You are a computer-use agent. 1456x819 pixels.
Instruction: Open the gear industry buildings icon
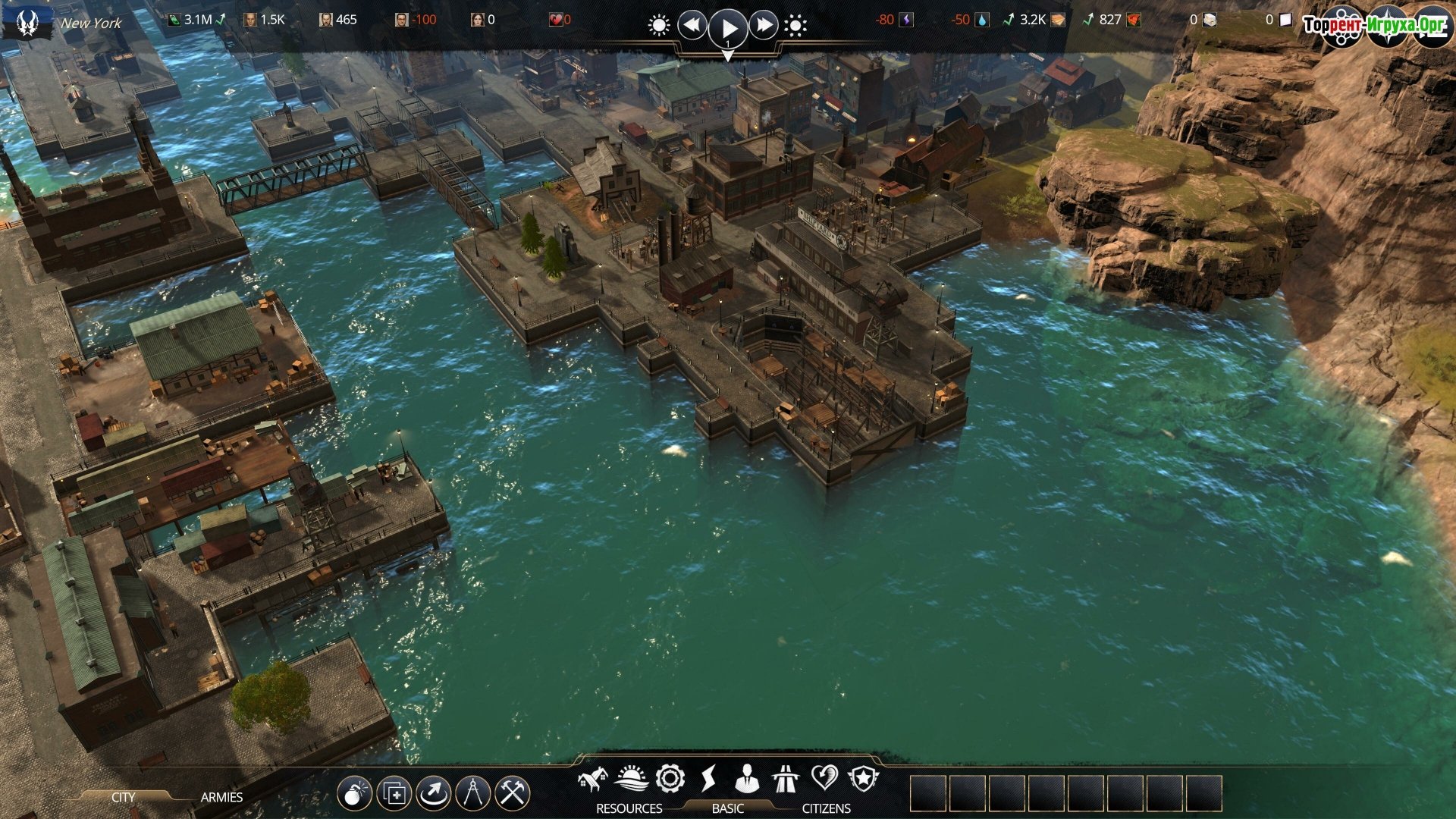coord(670,778)
